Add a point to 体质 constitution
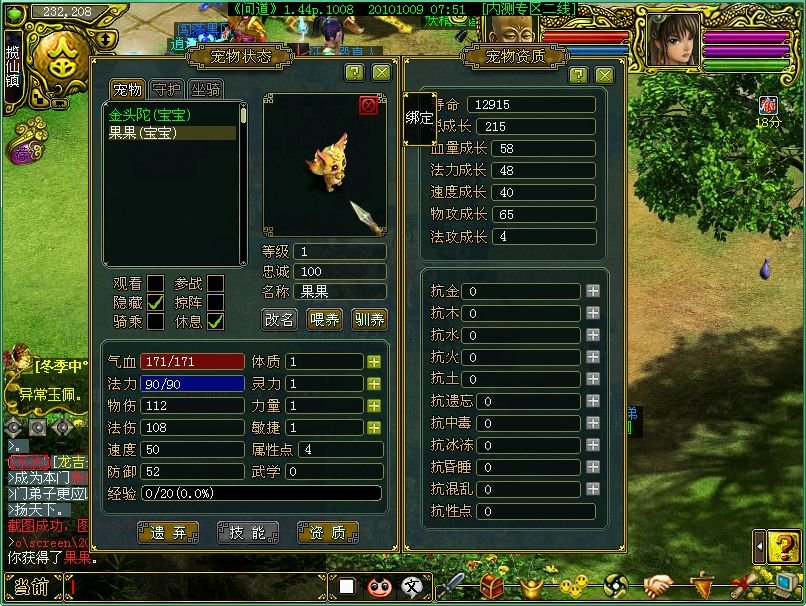Viewport: 806px width, 606px height. click(x=374, y=362)
